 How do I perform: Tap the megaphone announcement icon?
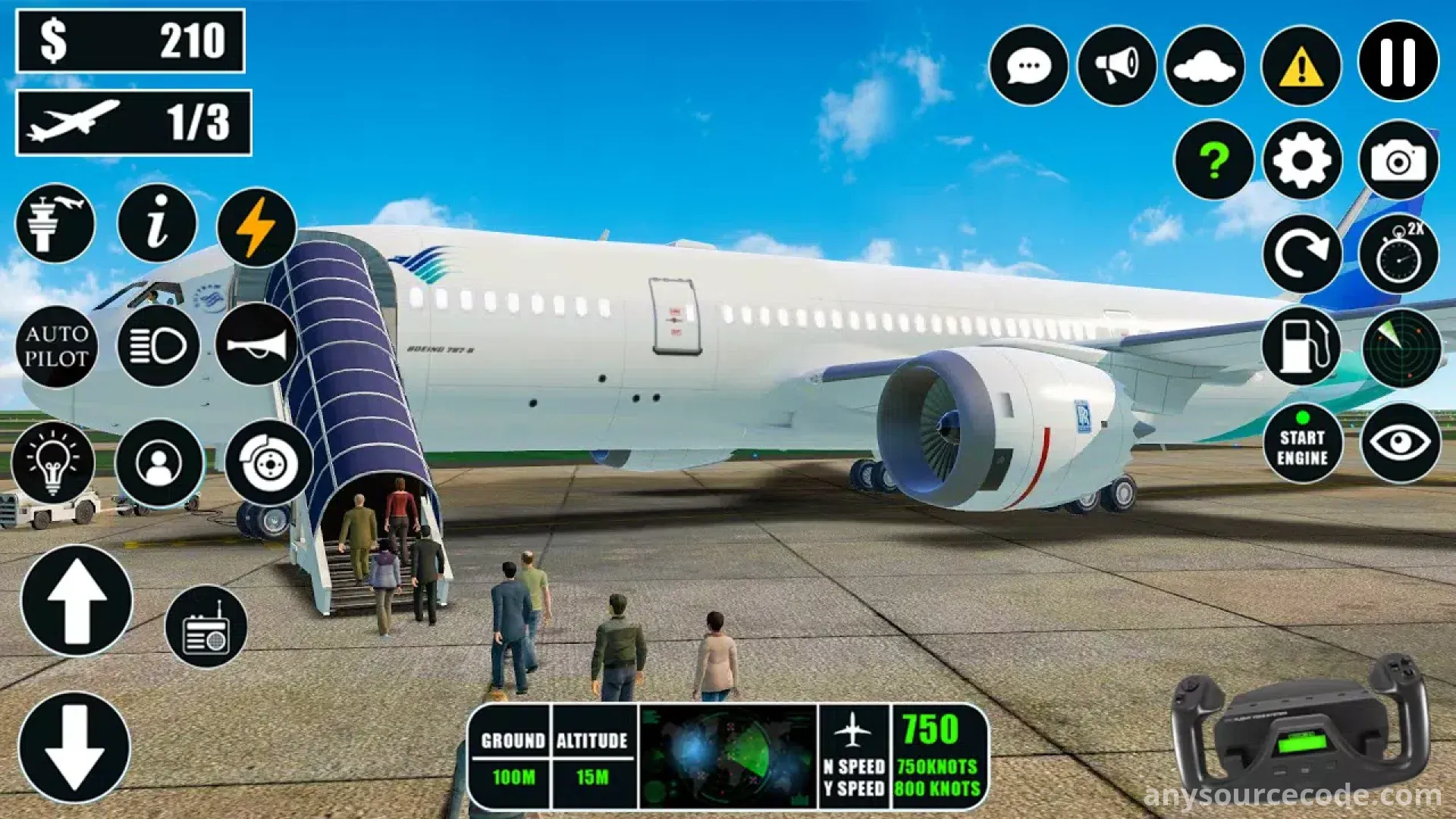tap(1116, 66)
